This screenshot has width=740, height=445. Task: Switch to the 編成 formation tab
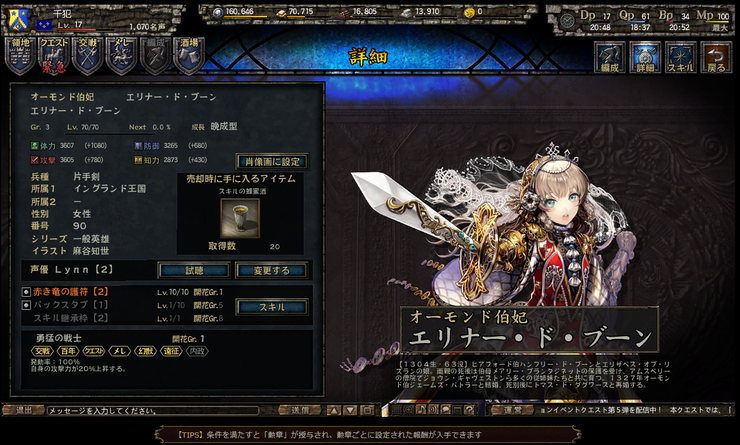(x=610, y=58)
